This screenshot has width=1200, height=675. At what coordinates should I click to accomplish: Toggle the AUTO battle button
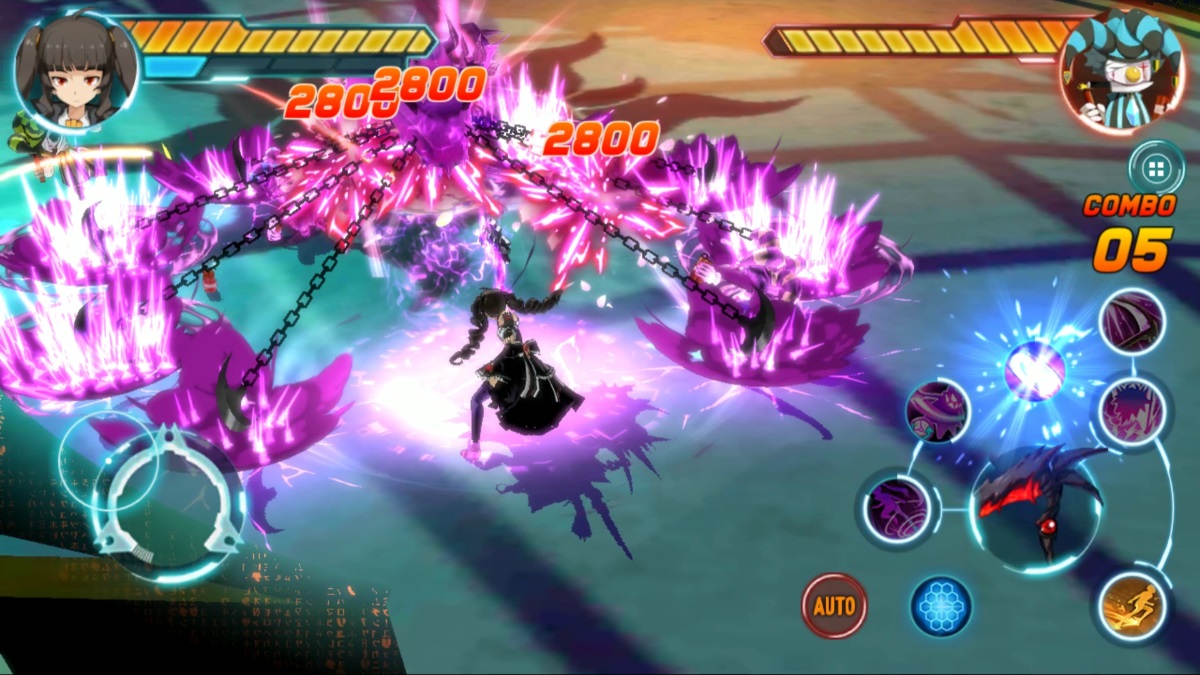tap(834, 605)
